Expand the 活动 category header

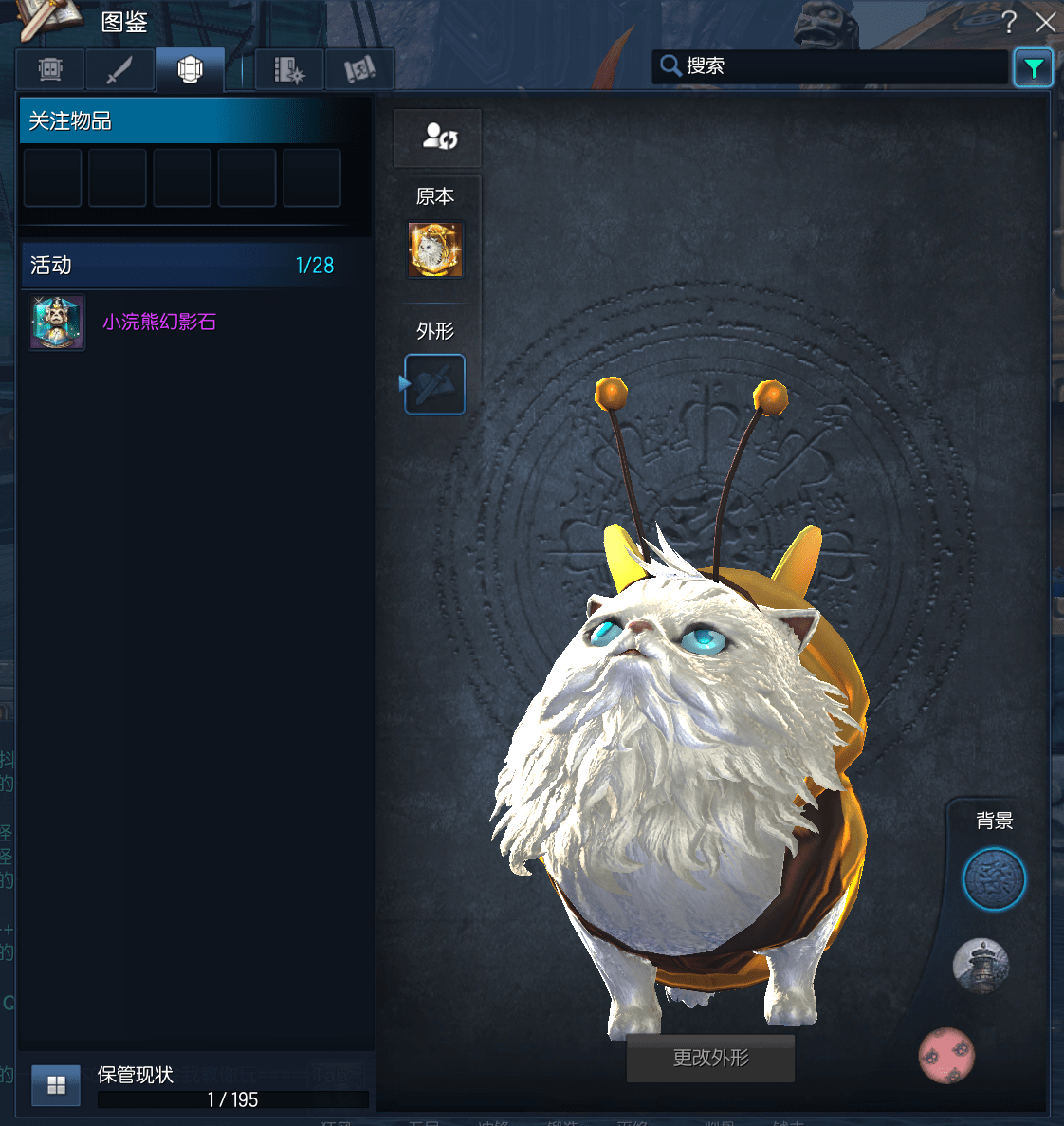pyautogui.click(x=182, y=266)
